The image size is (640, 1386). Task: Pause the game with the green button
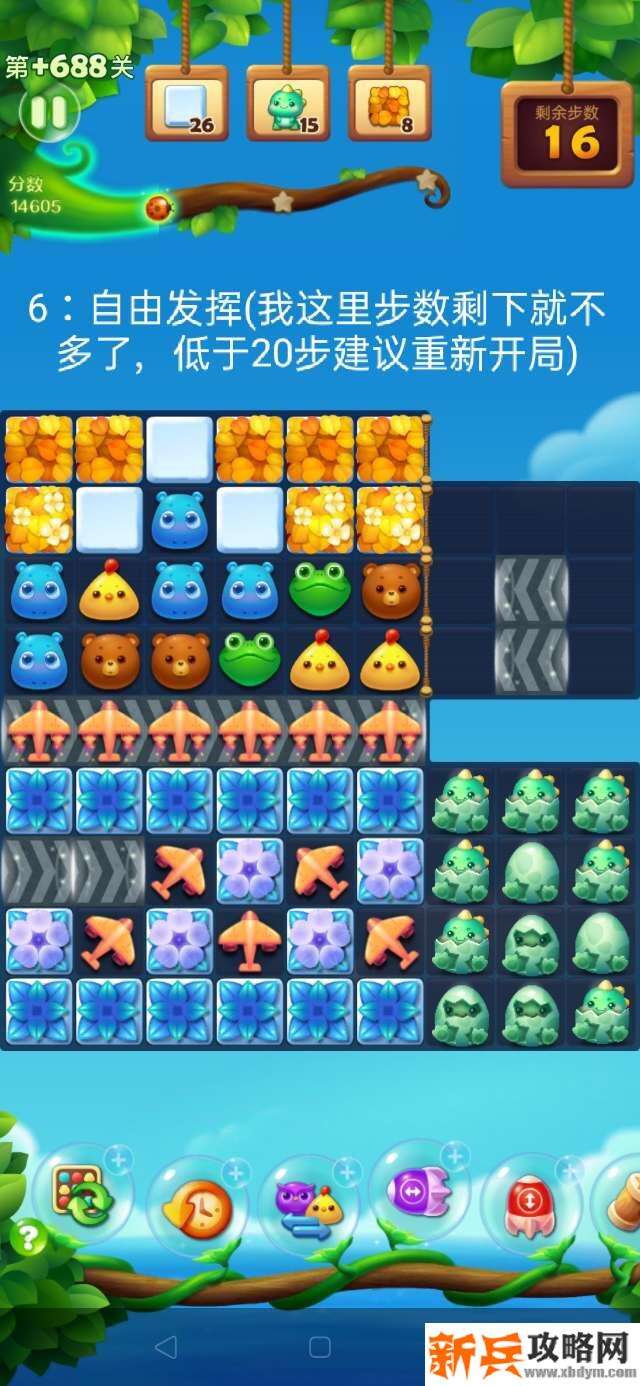(48, 112)
